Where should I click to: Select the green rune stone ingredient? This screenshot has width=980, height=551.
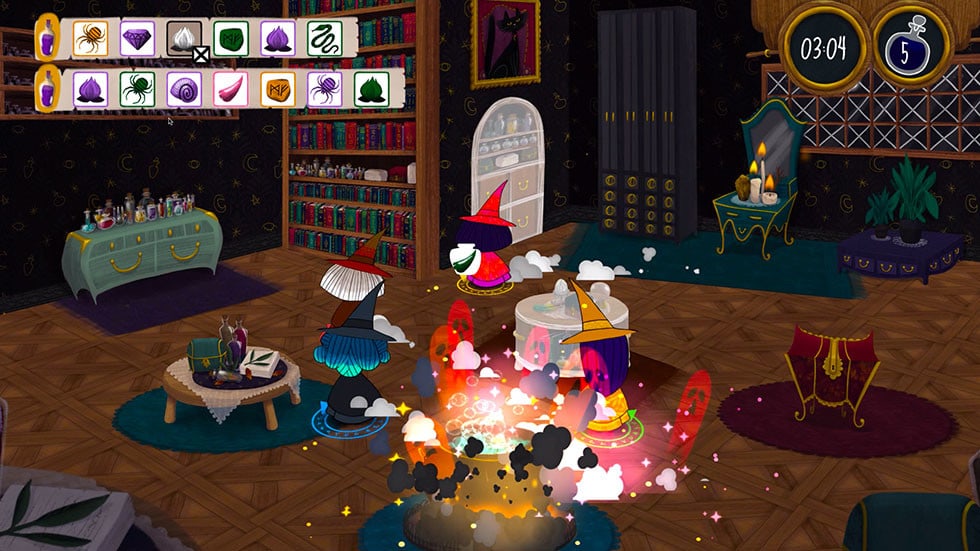[x=231, y=38]
